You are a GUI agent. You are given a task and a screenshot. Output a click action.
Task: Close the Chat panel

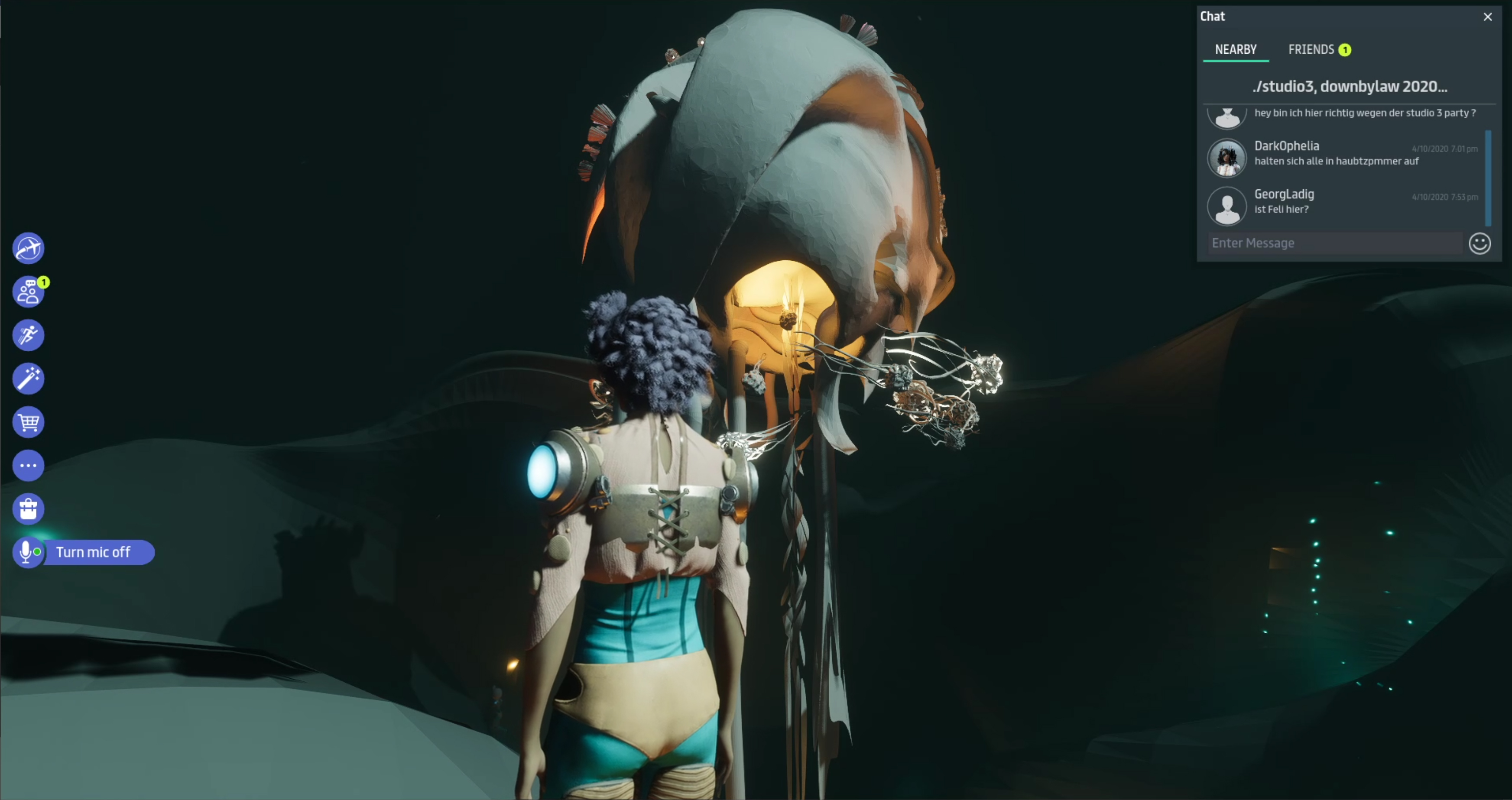click(x=1487, y=17)
